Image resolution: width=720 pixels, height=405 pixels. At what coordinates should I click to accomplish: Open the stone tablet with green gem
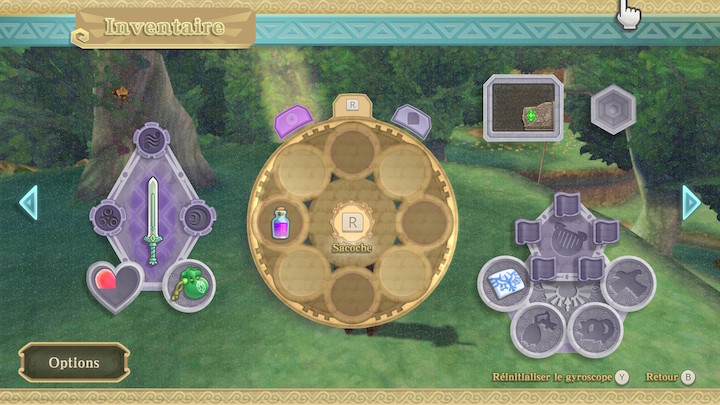click(x=524, y=110)
